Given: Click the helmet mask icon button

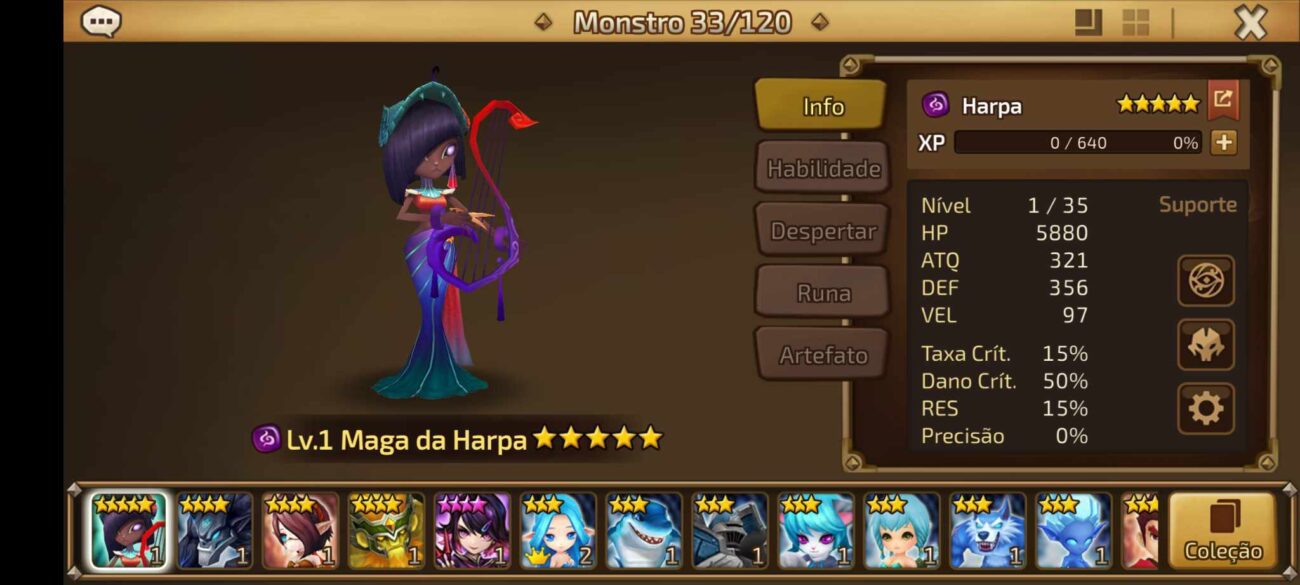Looking at the screenshot, I should (1205, 345).
